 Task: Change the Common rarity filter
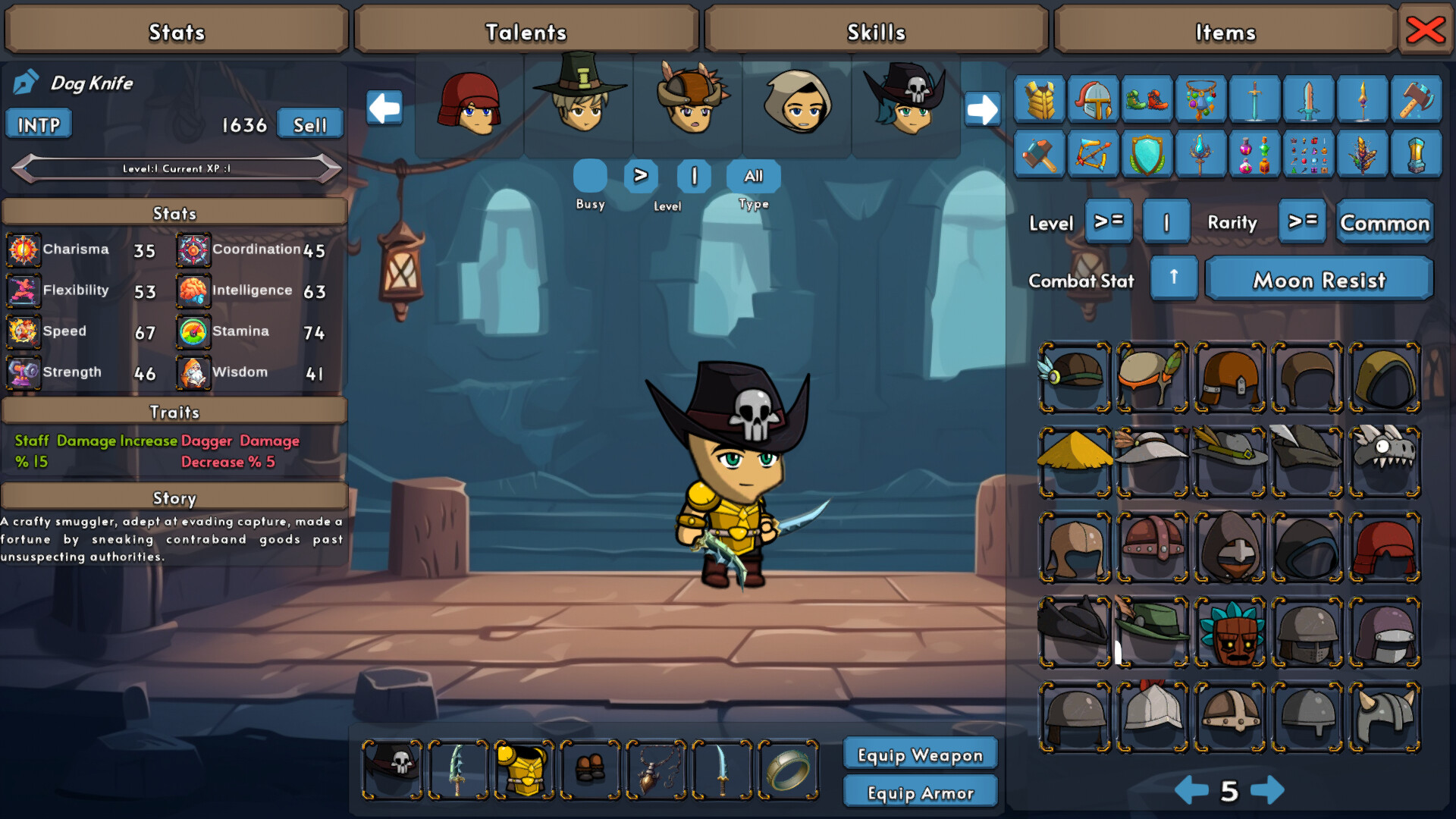click(x=1384, y=223)
